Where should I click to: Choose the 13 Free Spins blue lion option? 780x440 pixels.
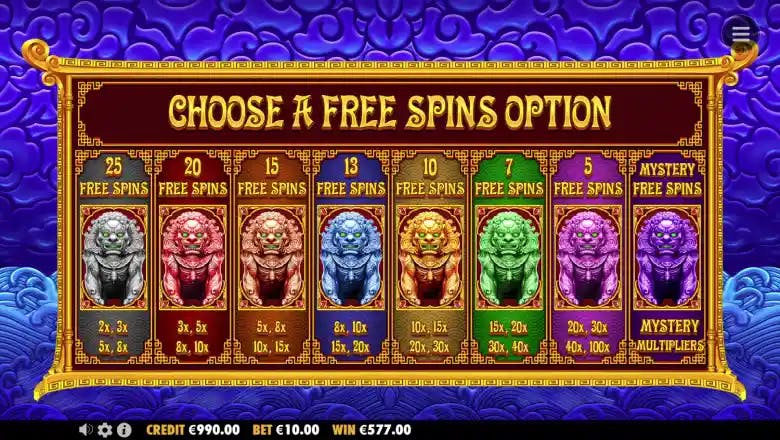pyautogui.click(x=350, y=258)
